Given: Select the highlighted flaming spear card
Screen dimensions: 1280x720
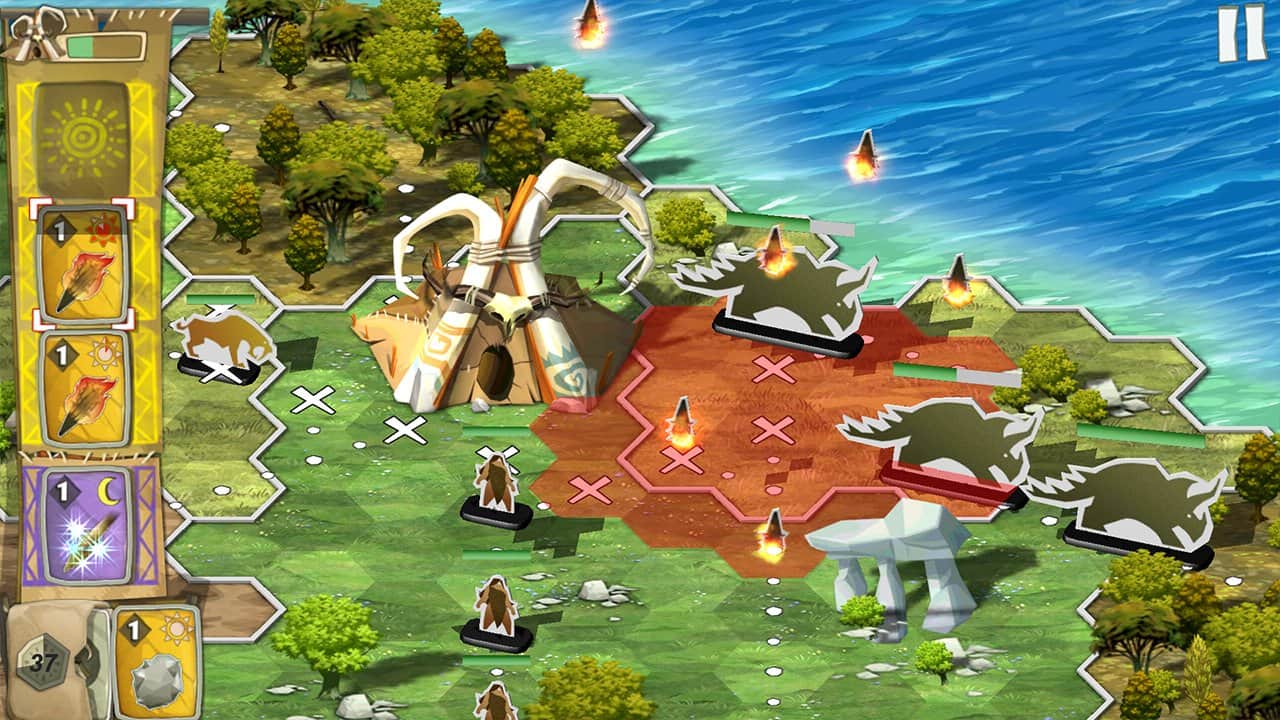Looking at the screenshot, I should coord(83,265).
